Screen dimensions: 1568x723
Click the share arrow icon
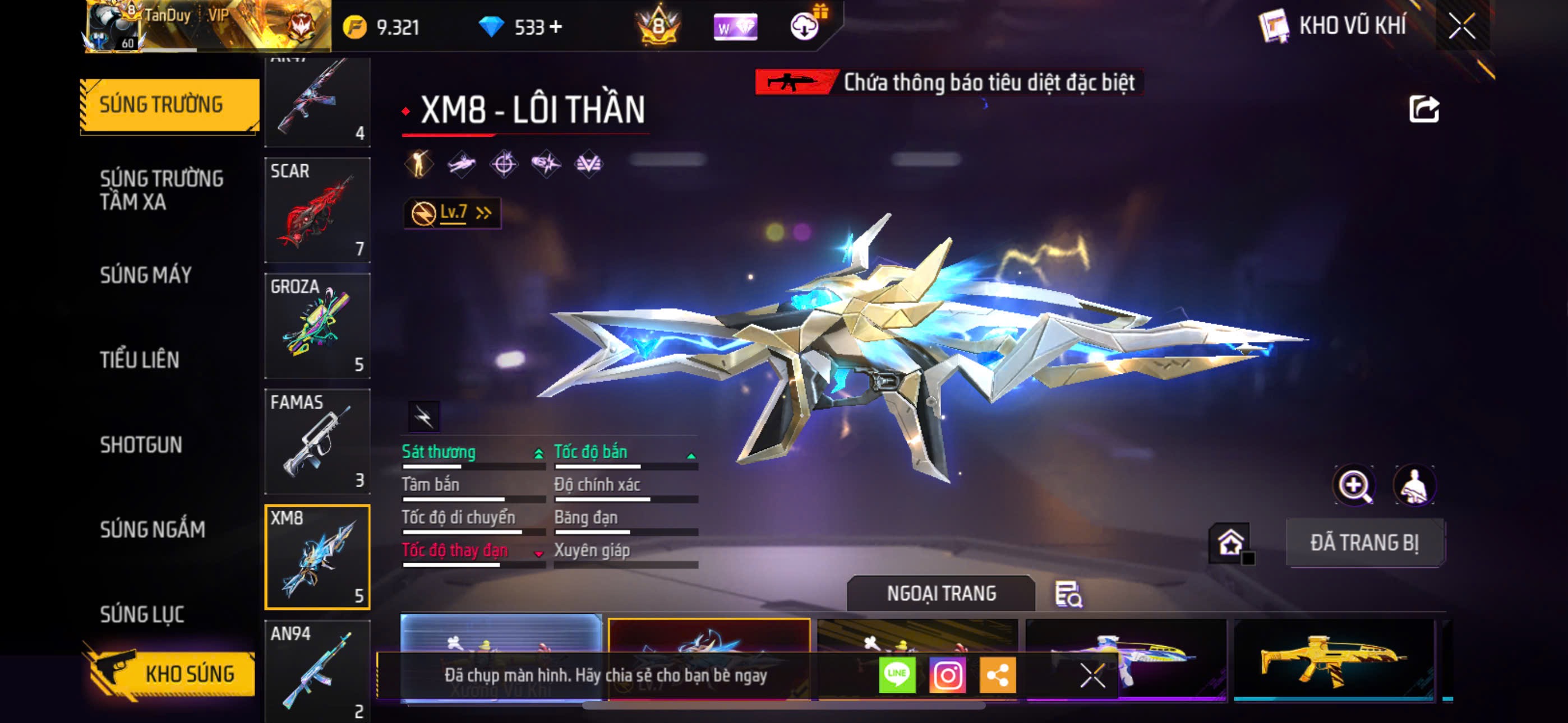[1423, 109]
